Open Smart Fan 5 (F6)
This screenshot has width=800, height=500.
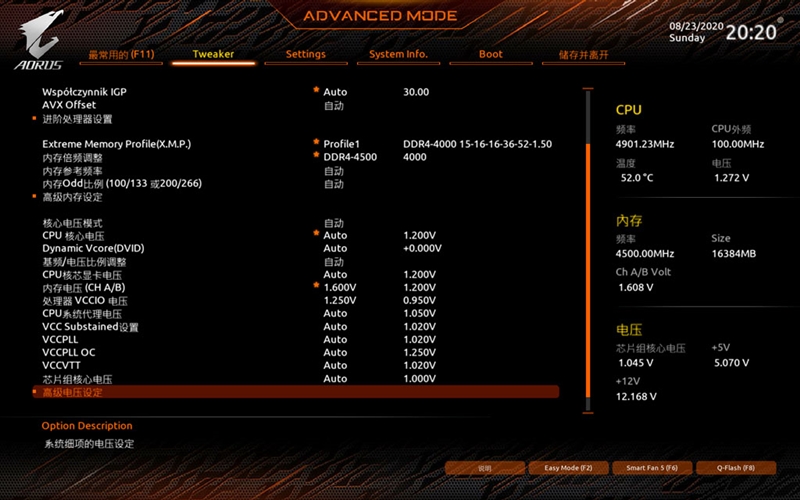(652, 468)
